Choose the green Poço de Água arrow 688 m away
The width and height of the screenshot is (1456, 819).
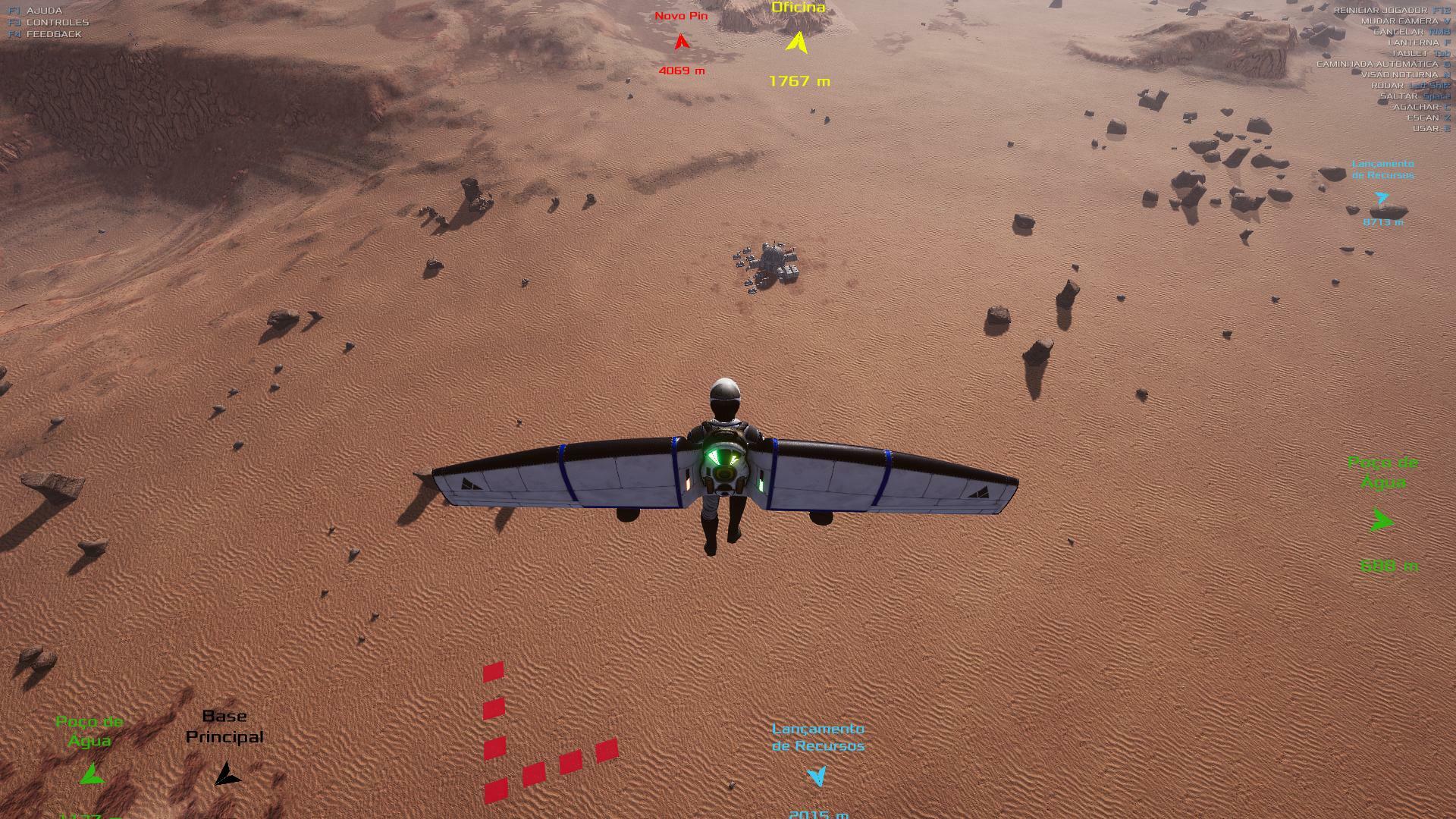tap(1382, 521)
